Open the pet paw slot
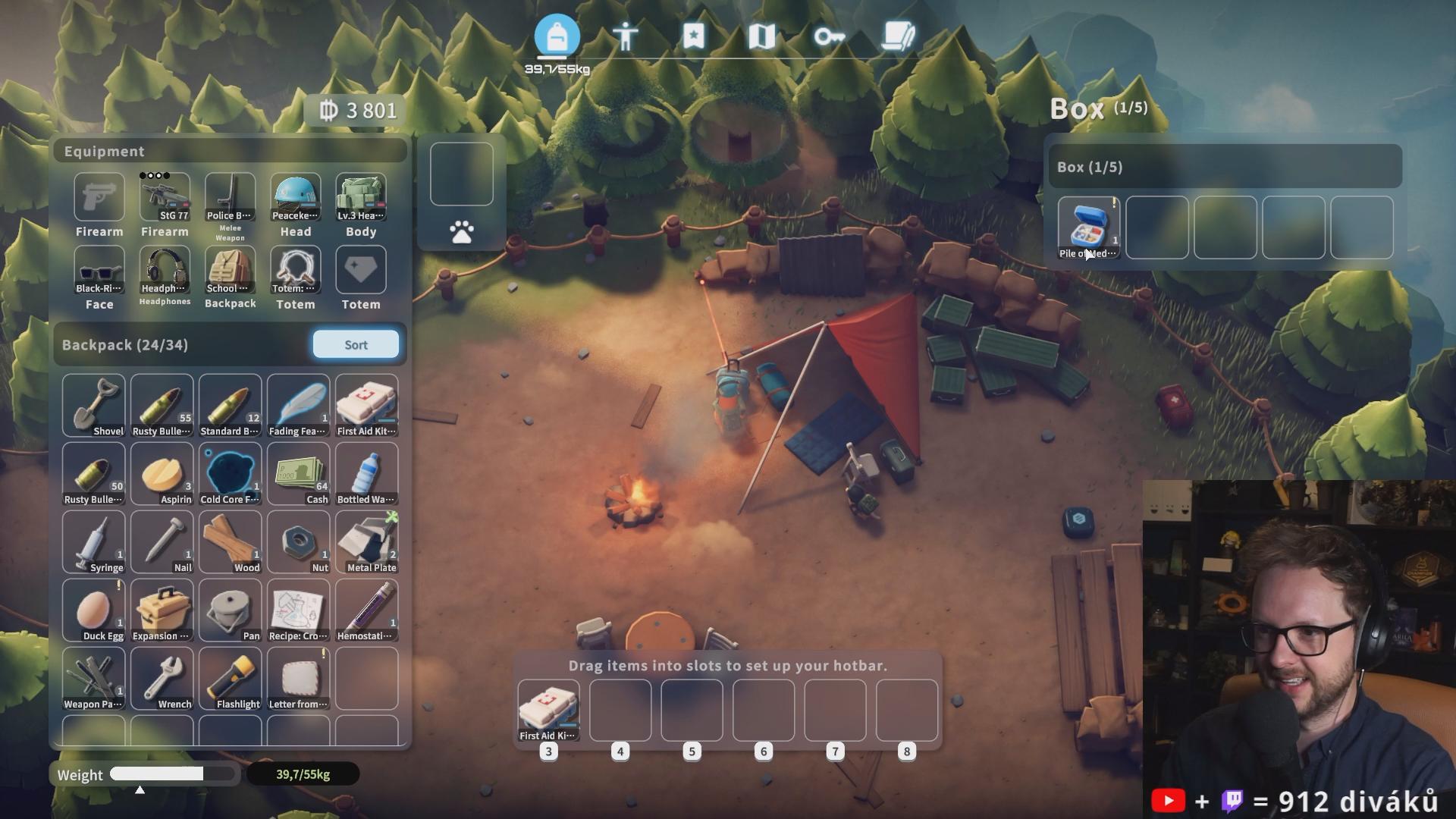The image size is (1456, 819). [x=461, y=232]
